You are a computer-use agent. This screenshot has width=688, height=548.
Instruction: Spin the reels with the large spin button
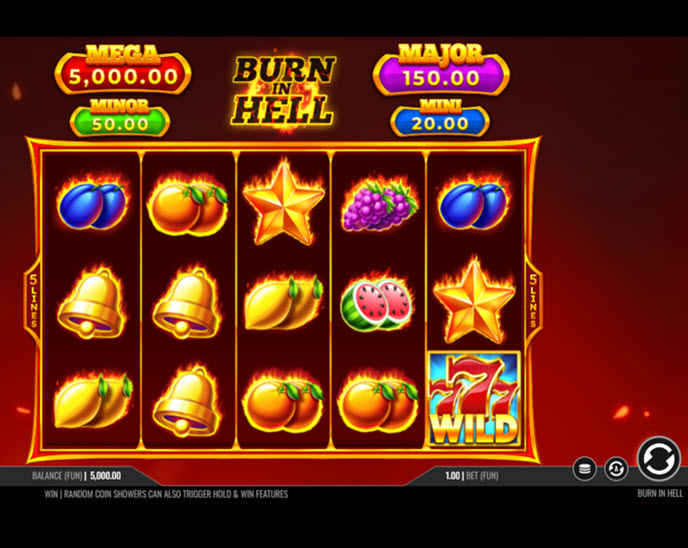click(658, 459)
